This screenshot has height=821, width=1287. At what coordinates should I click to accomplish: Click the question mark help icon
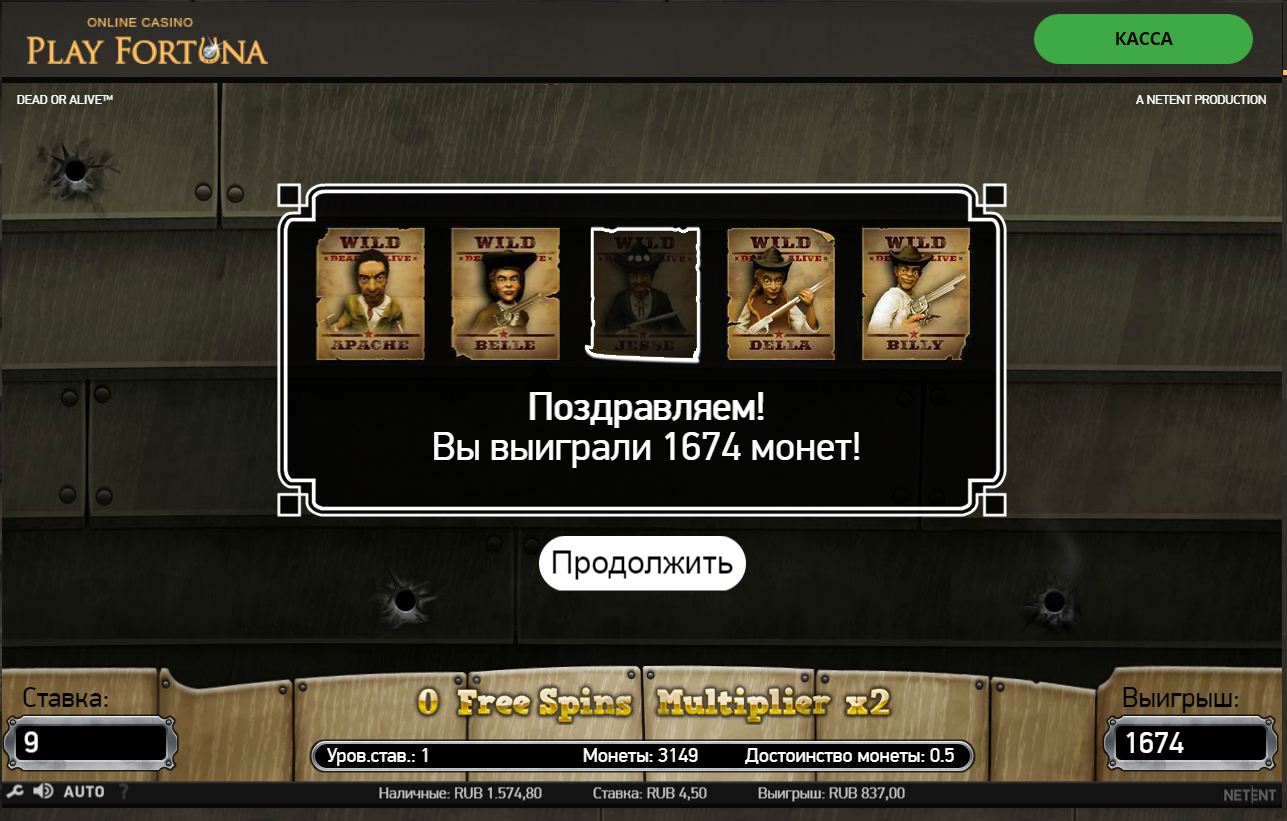click(x=122, y=791)
